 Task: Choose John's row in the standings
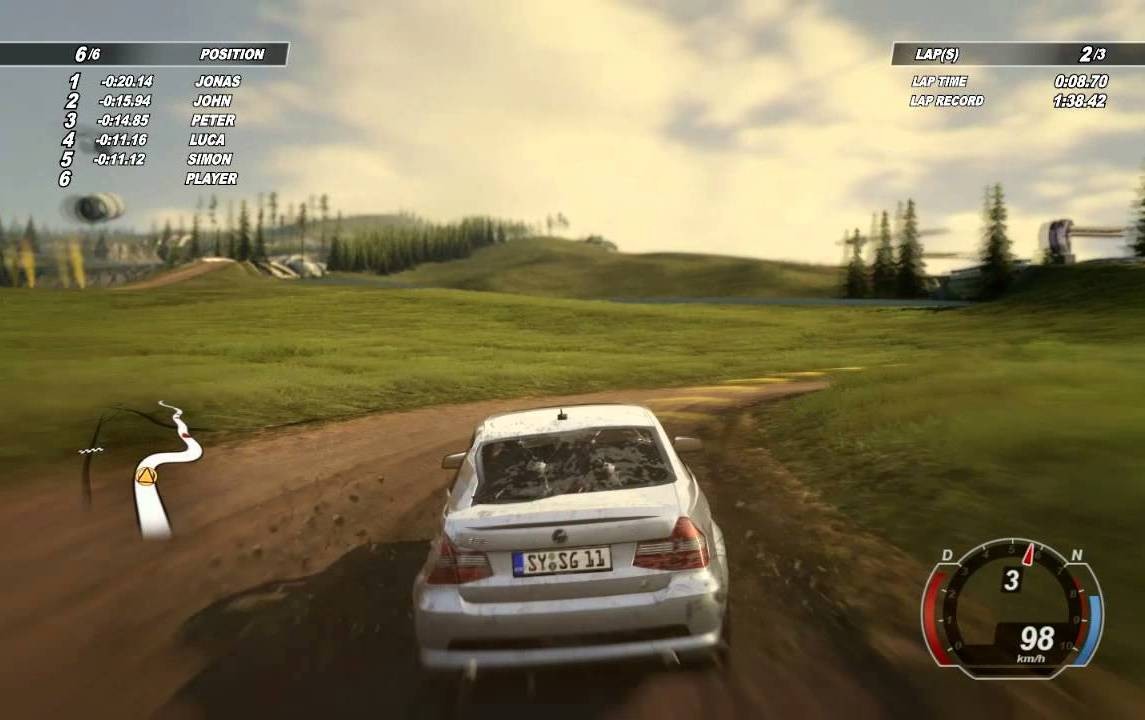(x=212, y=101)
